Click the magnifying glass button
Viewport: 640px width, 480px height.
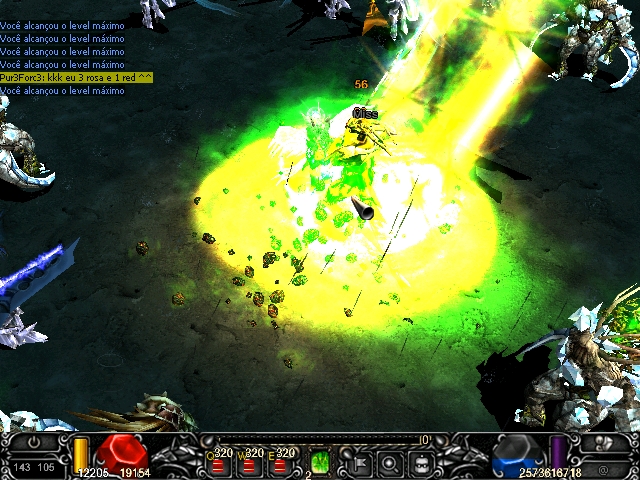coord(389,463)
